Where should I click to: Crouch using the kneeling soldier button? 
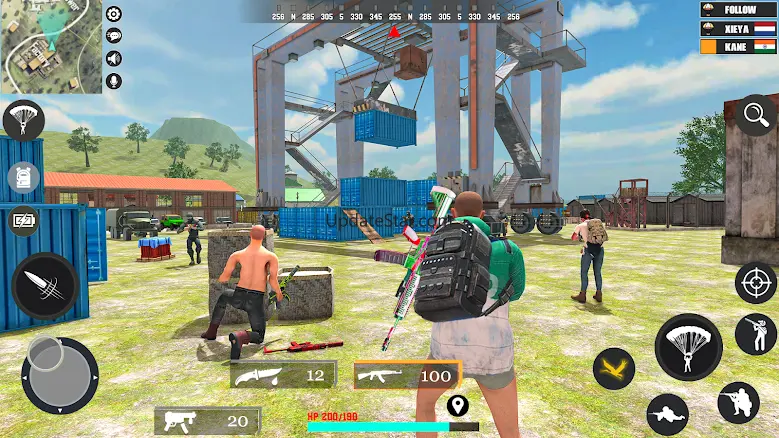[738, 402]
